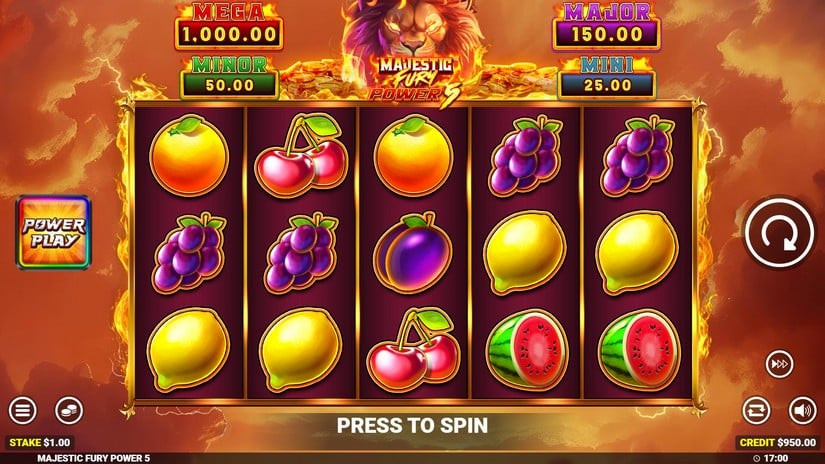Activate the Power Play feature
This screenshot has height=464, width=825.
pyautogui.click(x=54, y=232)
